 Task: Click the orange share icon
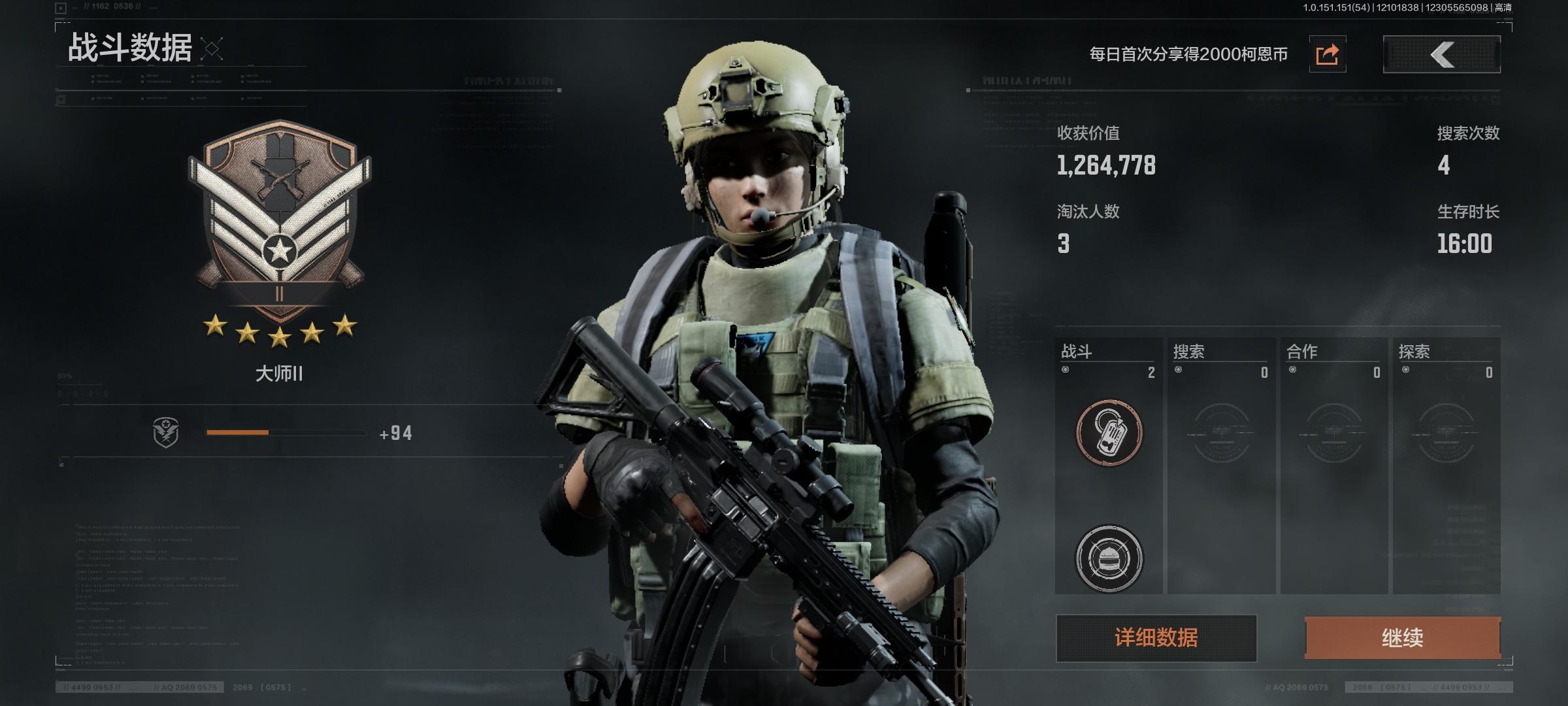coord(1327,54)
